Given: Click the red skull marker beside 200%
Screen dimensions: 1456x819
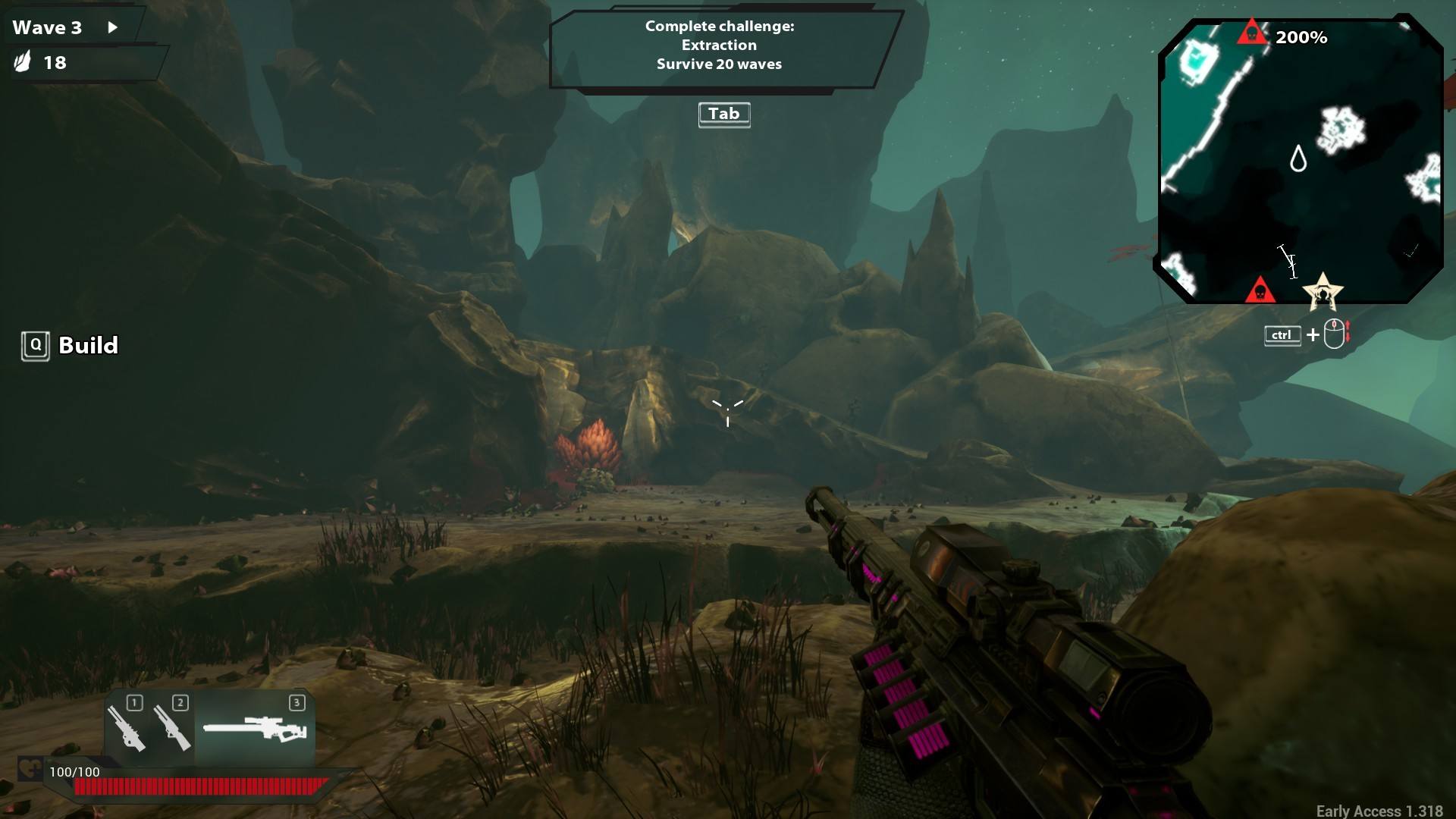Looking at the screenshot, I should coord(1251,33).
